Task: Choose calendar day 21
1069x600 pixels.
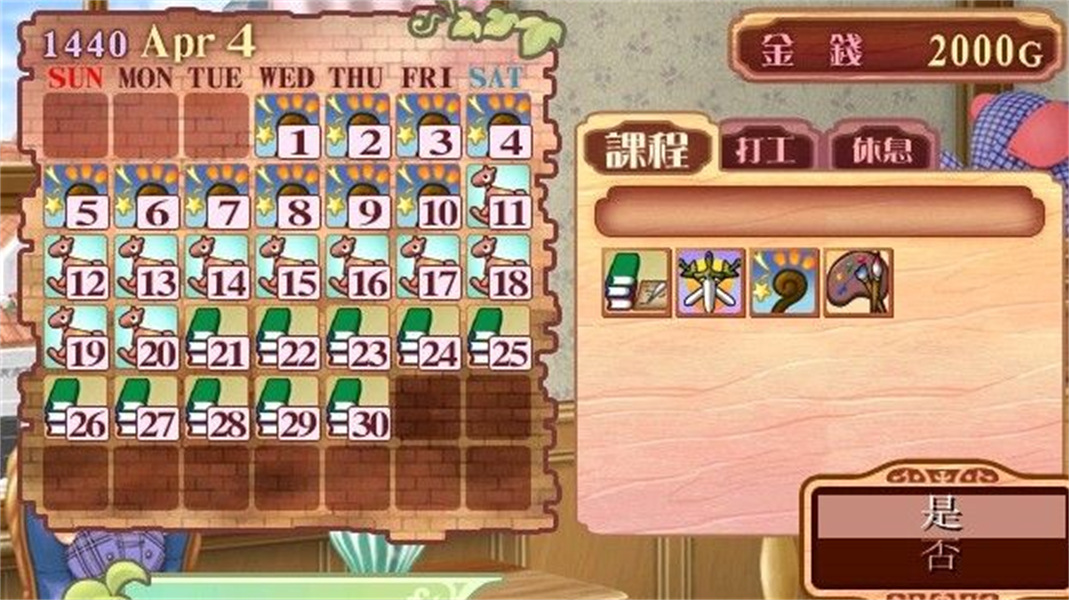Action: click(x=217, y=338)
